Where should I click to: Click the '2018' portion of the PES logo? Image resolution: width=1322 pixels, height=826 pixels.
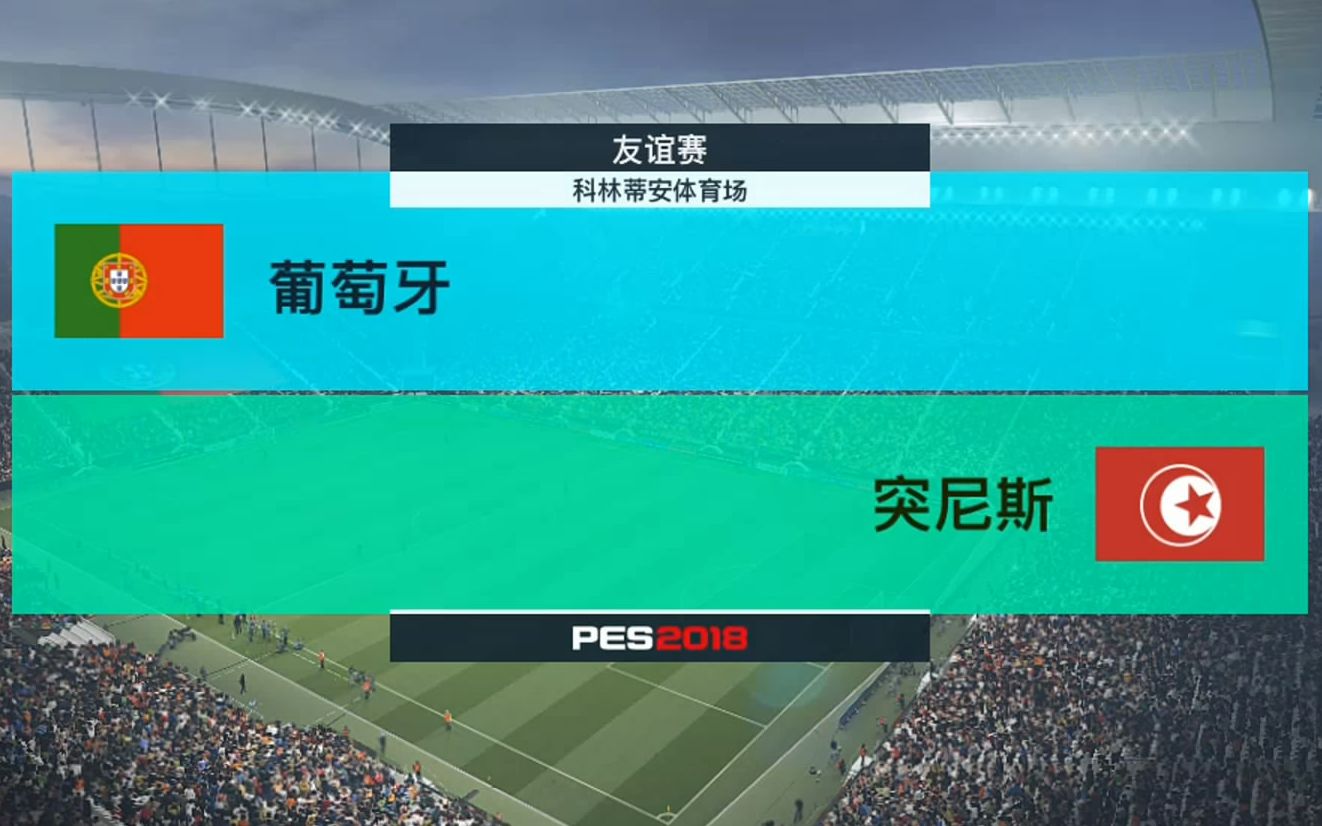(700, 640)
